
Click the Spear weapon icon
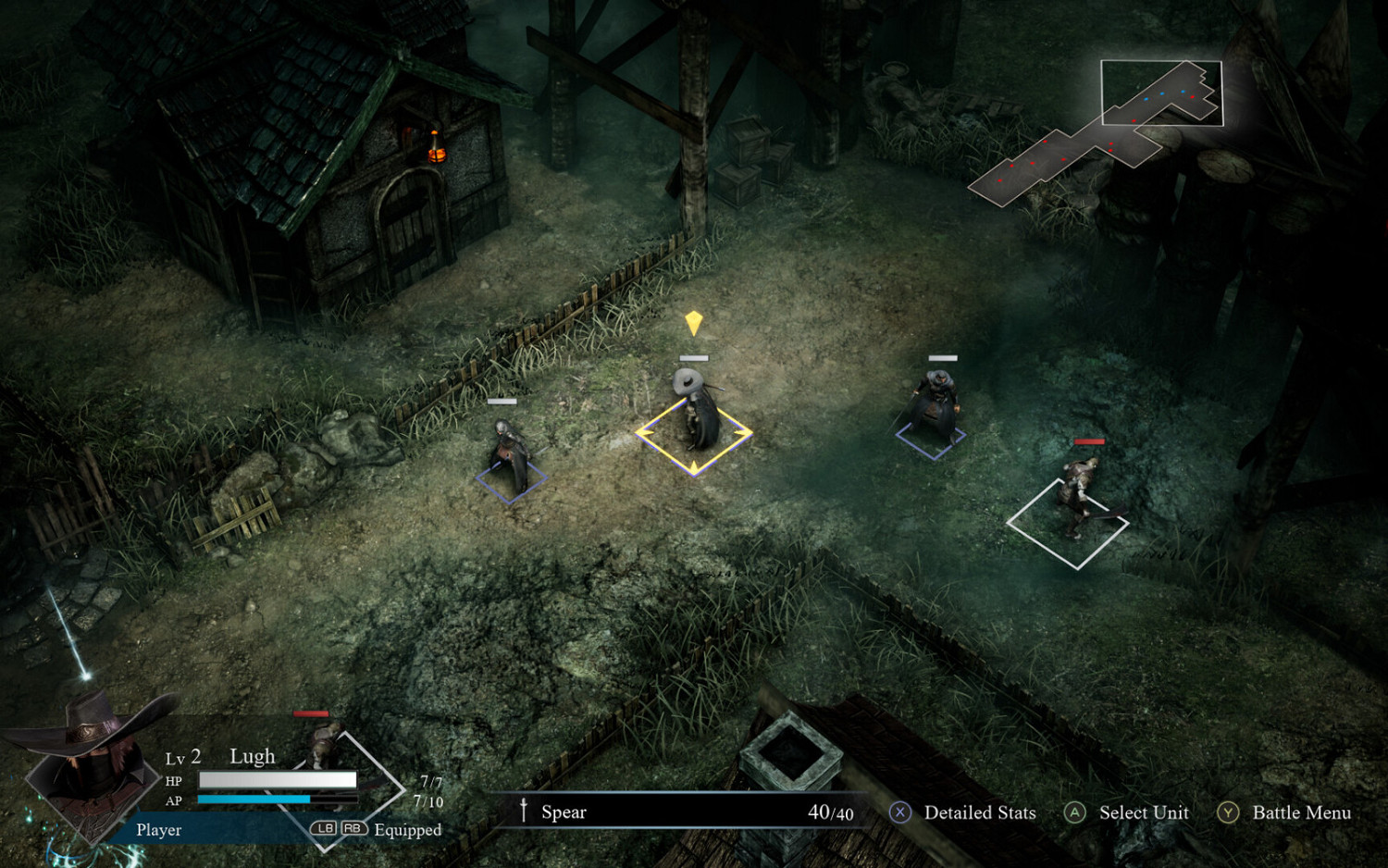point(525,812)
